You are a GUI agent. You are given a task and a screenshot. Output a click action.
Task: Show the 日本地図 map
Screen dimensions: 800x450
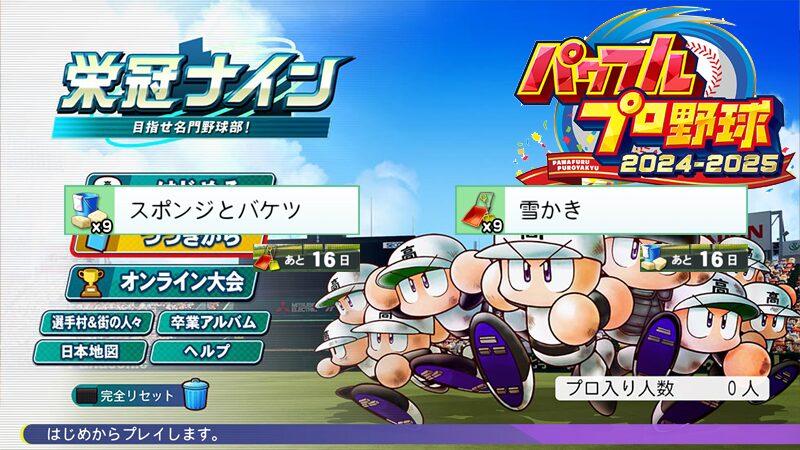[x=90, y=352]
